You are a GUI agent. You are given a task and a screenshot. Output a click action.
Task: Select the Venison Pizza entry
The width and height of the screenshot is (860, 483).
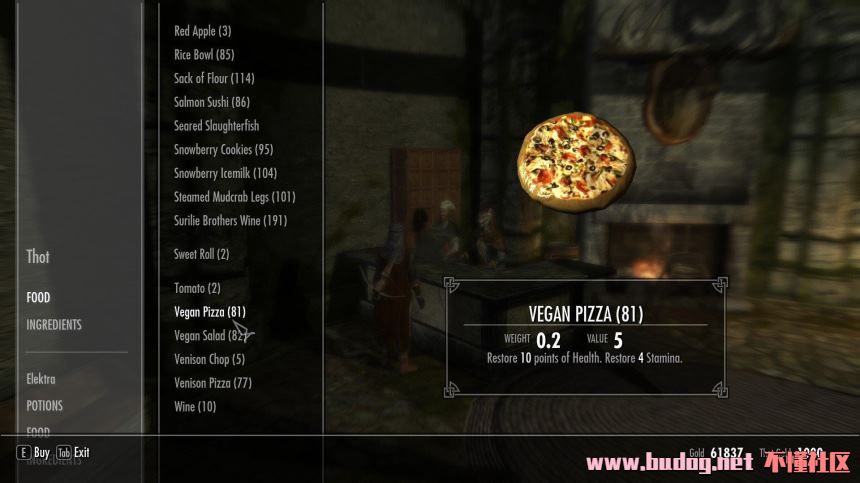[212, 383]
